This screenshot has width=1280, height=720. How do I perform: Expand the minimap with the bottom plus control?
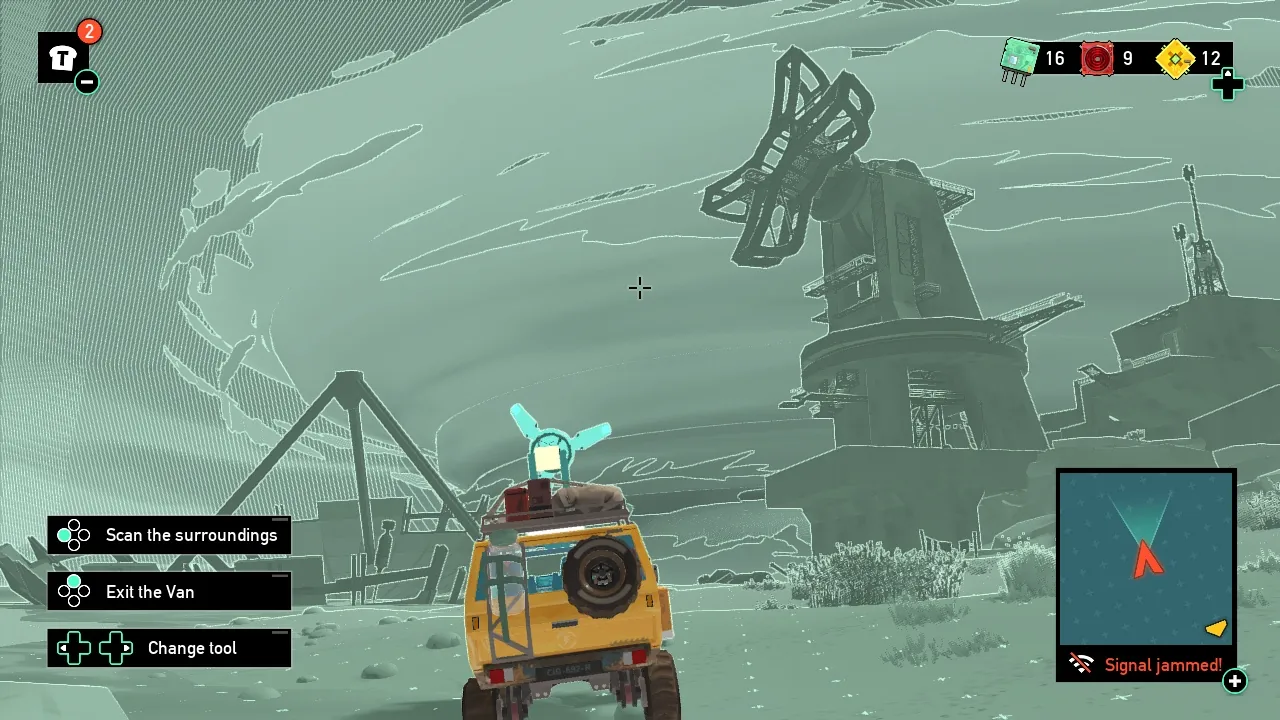(x=1236, y=682)
